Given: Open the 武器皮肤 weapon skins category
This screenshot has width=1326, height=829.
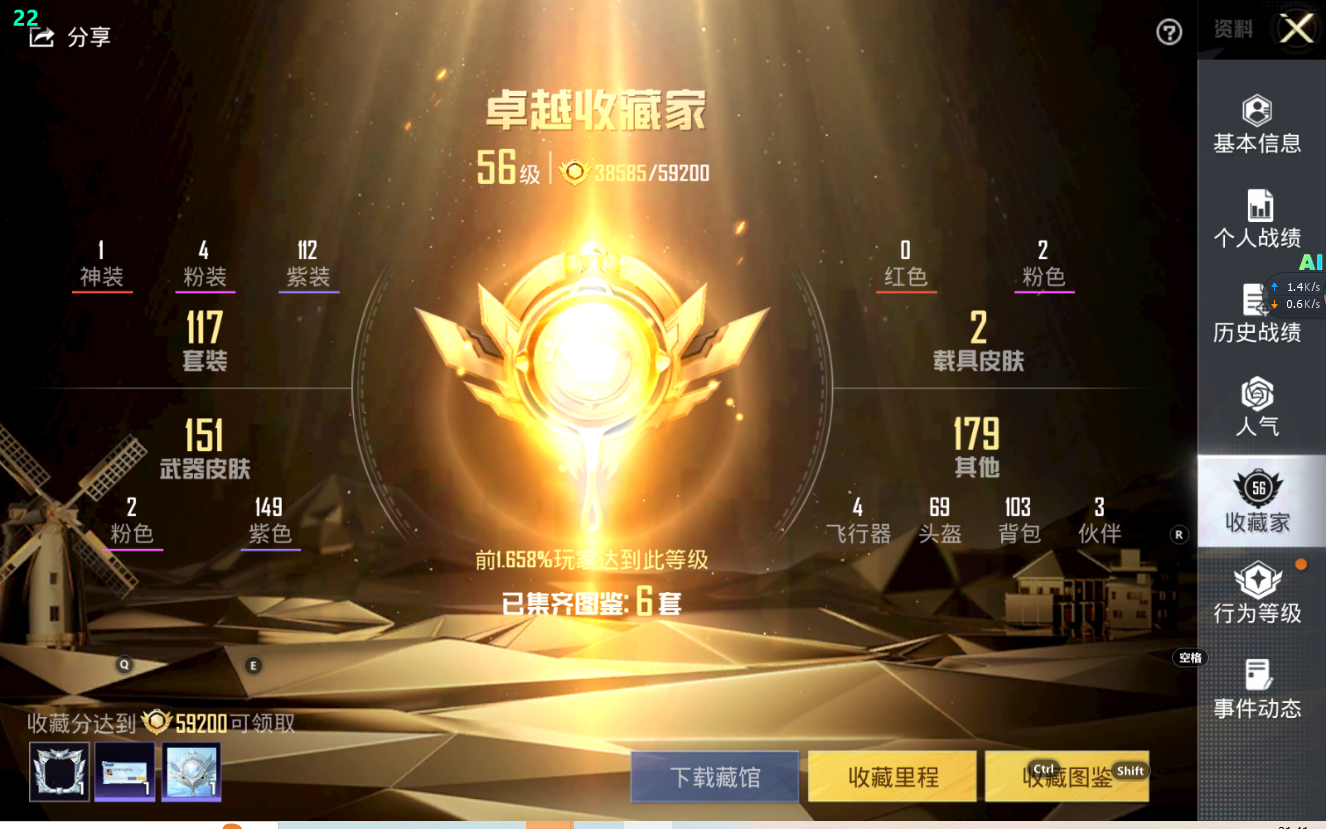Looking at the screenshot, I should [205, 448].
